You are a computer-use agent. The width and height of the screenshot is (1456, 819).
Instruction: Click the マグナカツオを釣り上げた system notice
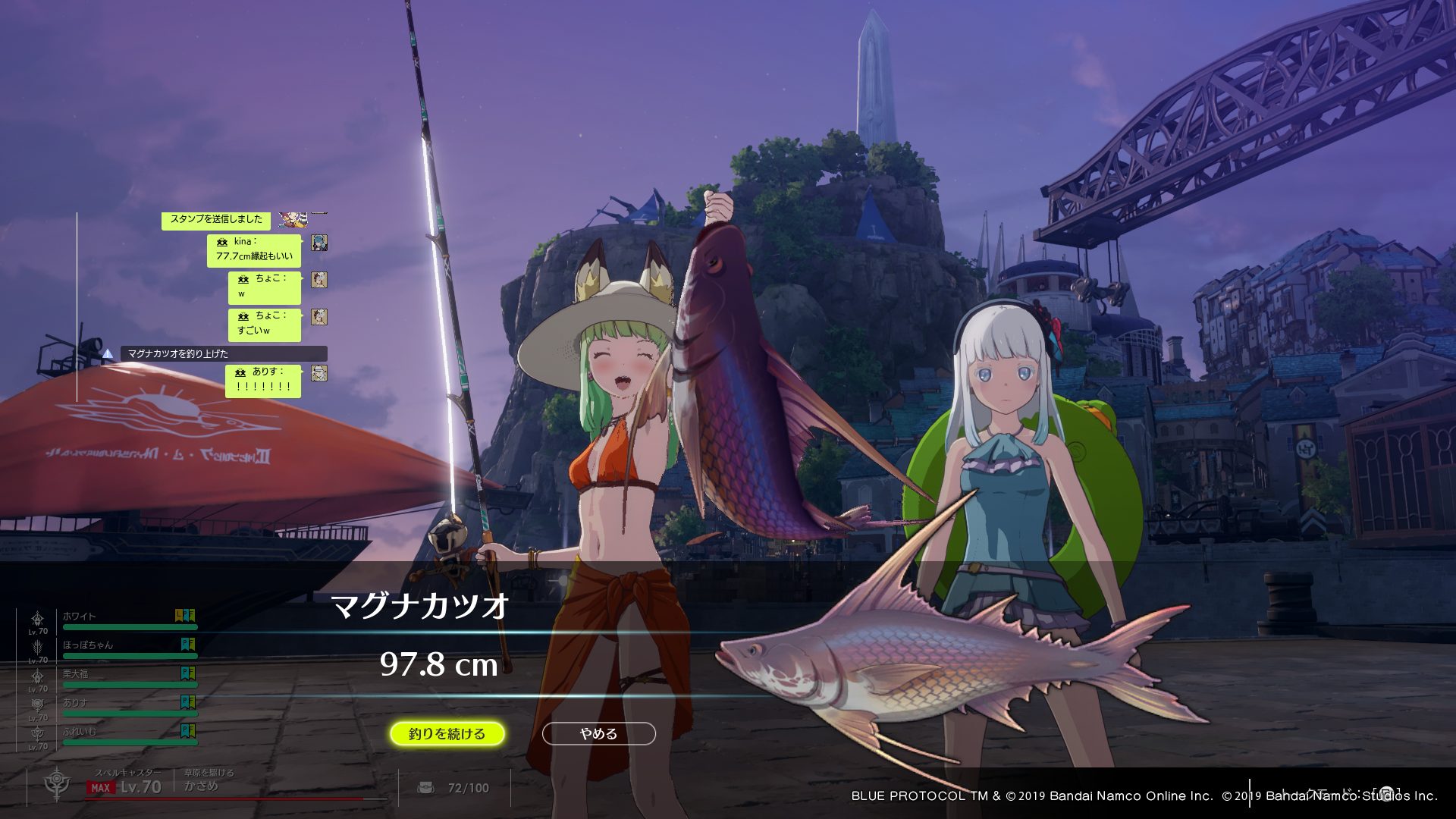(224, 353)
